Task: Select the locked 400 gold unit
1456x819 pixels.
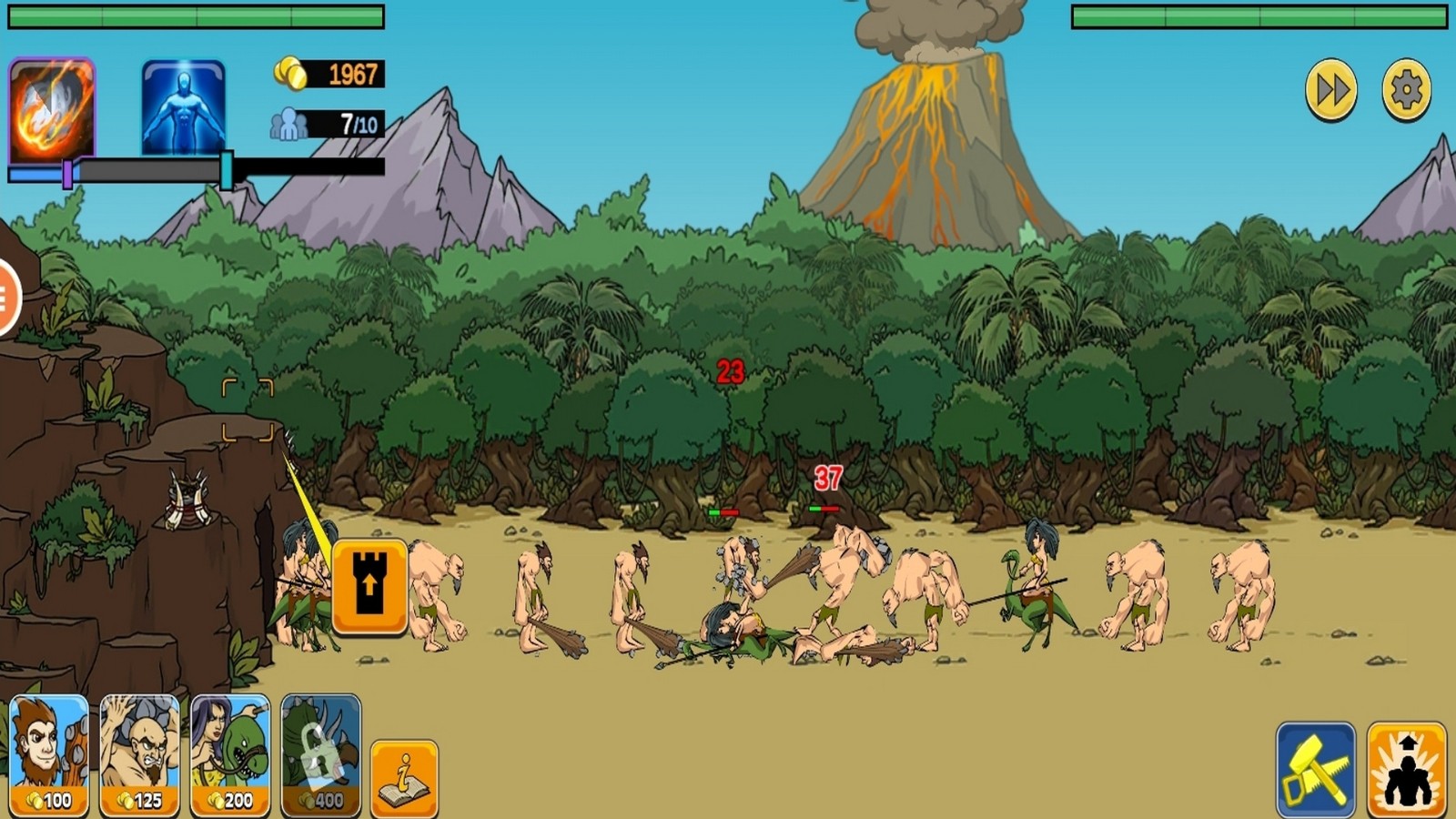Action: pyautogui.click(x=321, y=754)
